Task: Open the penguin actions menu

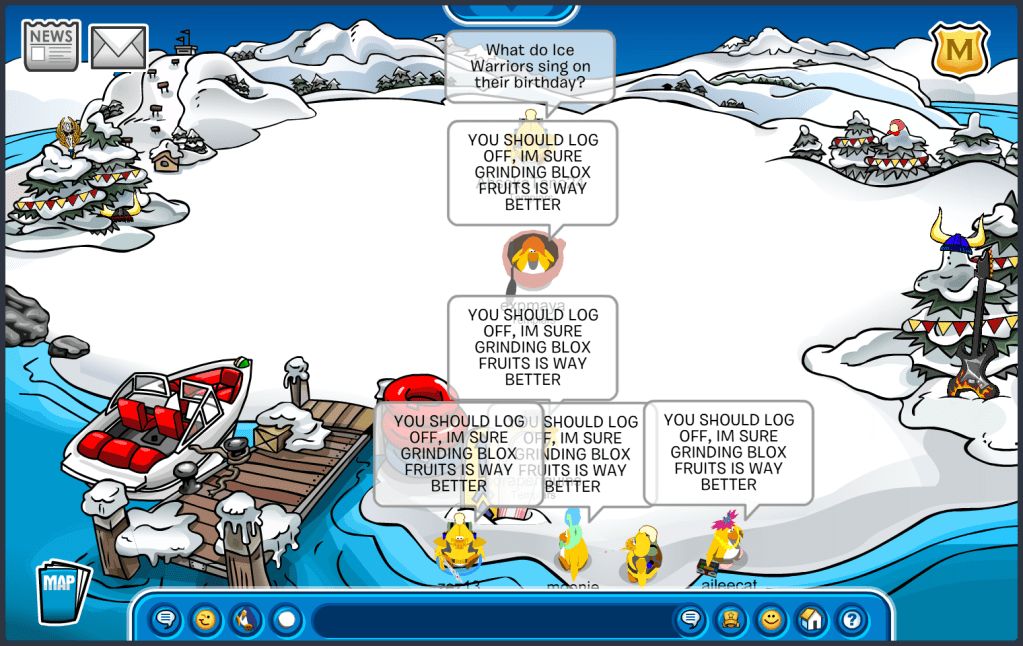Action: click(x=246, y=620)
